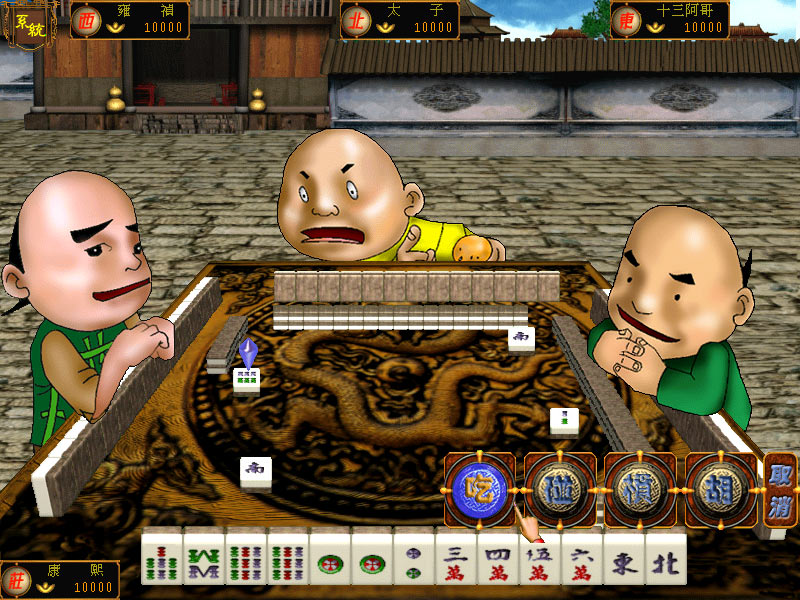The image size is (800, 600).
Task: Declare a win with the 胡 button
Action: [x=719, y=490]
